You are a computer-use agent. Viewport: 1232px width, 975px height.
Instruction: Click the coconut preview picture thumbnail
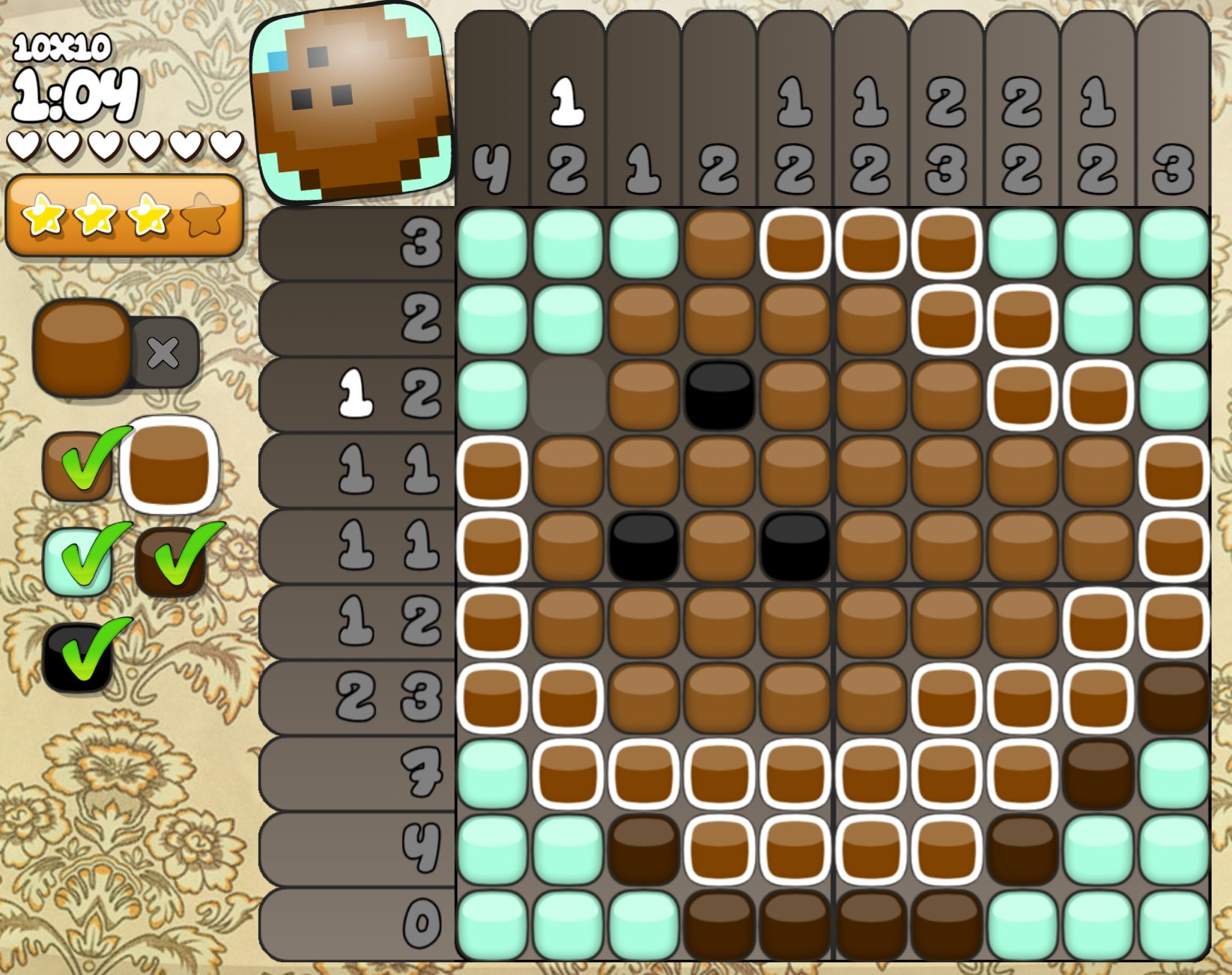[352, 103]
